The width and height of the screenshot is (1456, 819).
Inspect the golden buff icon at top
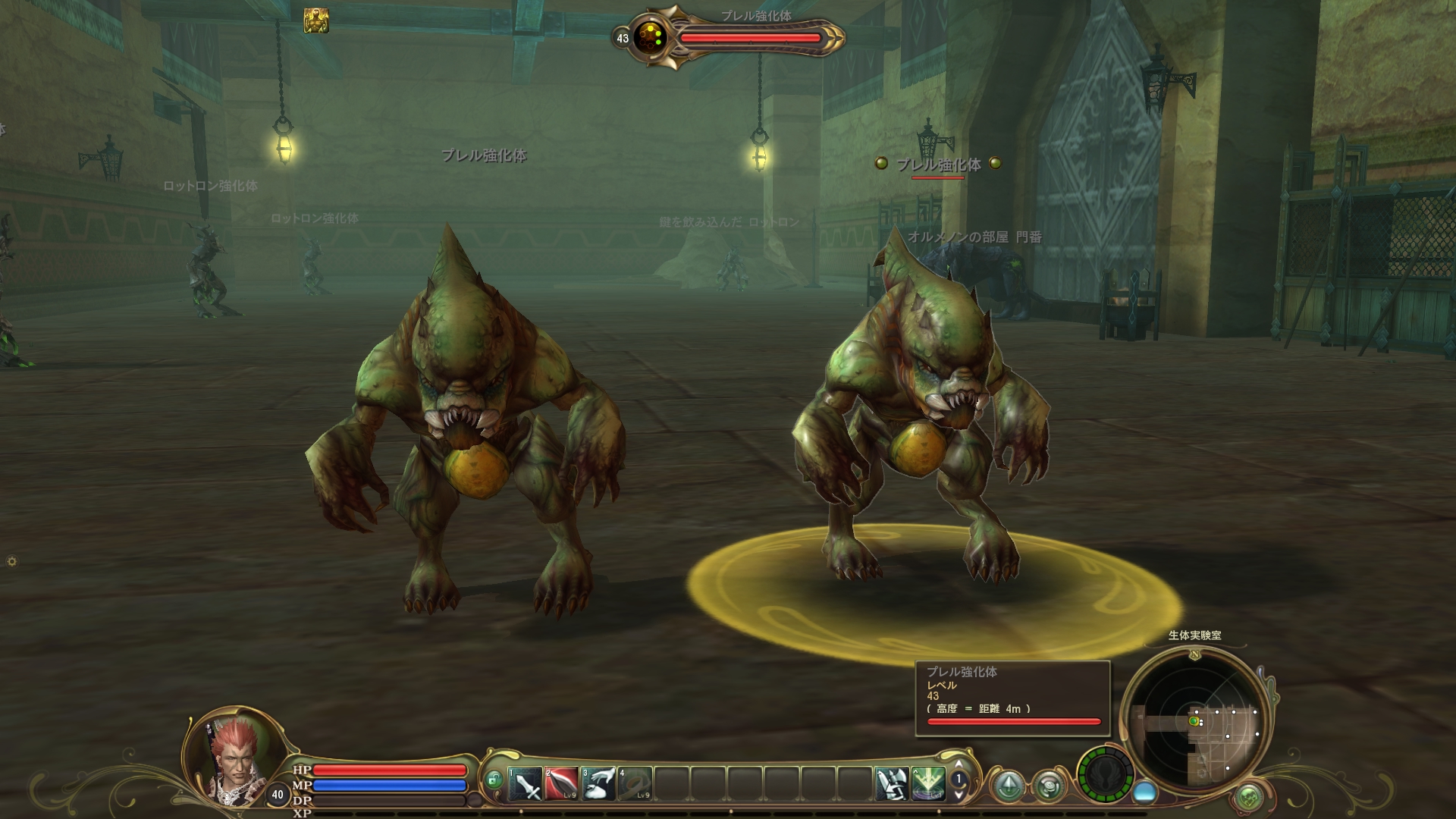[316, 20]
